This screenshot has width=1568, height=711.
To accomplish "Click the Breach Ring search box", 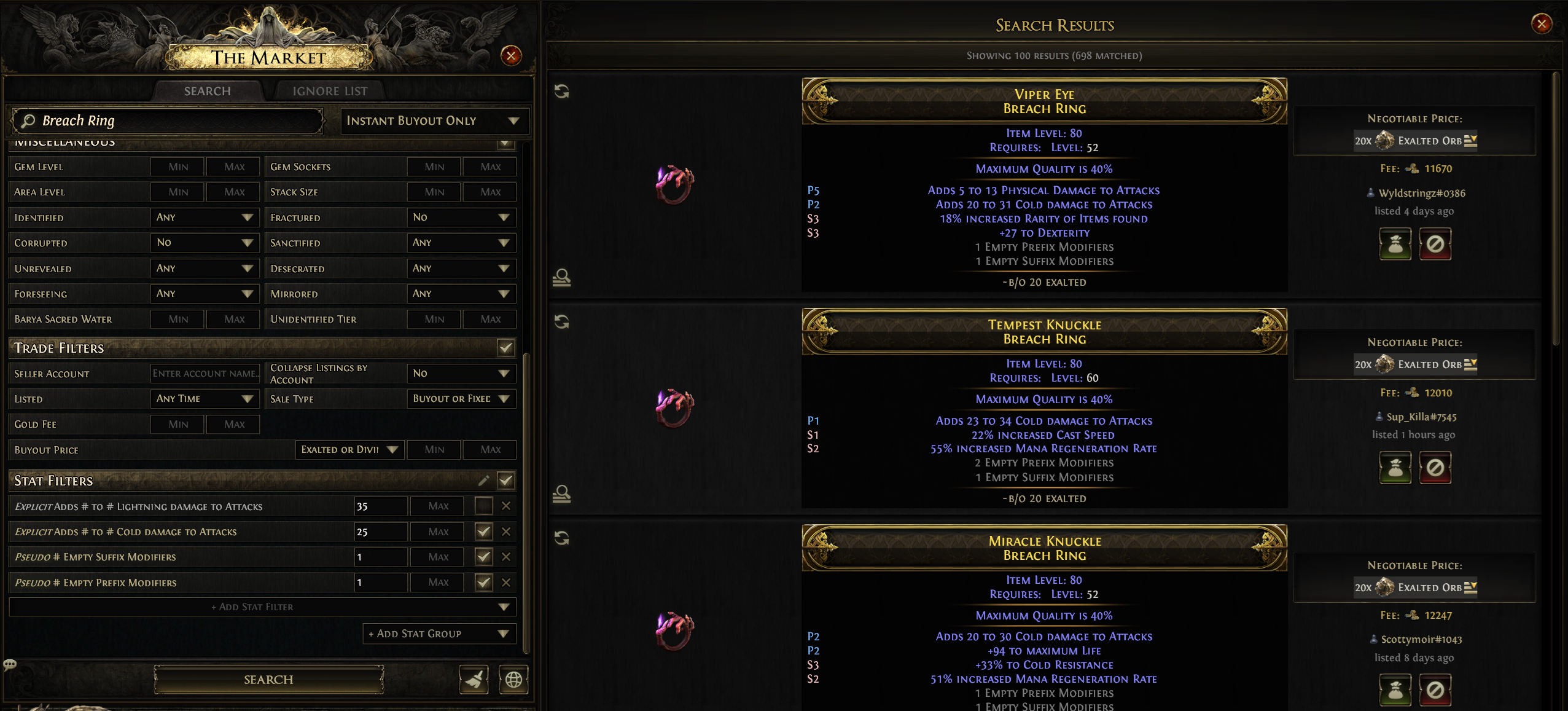I will pos(167,121).
